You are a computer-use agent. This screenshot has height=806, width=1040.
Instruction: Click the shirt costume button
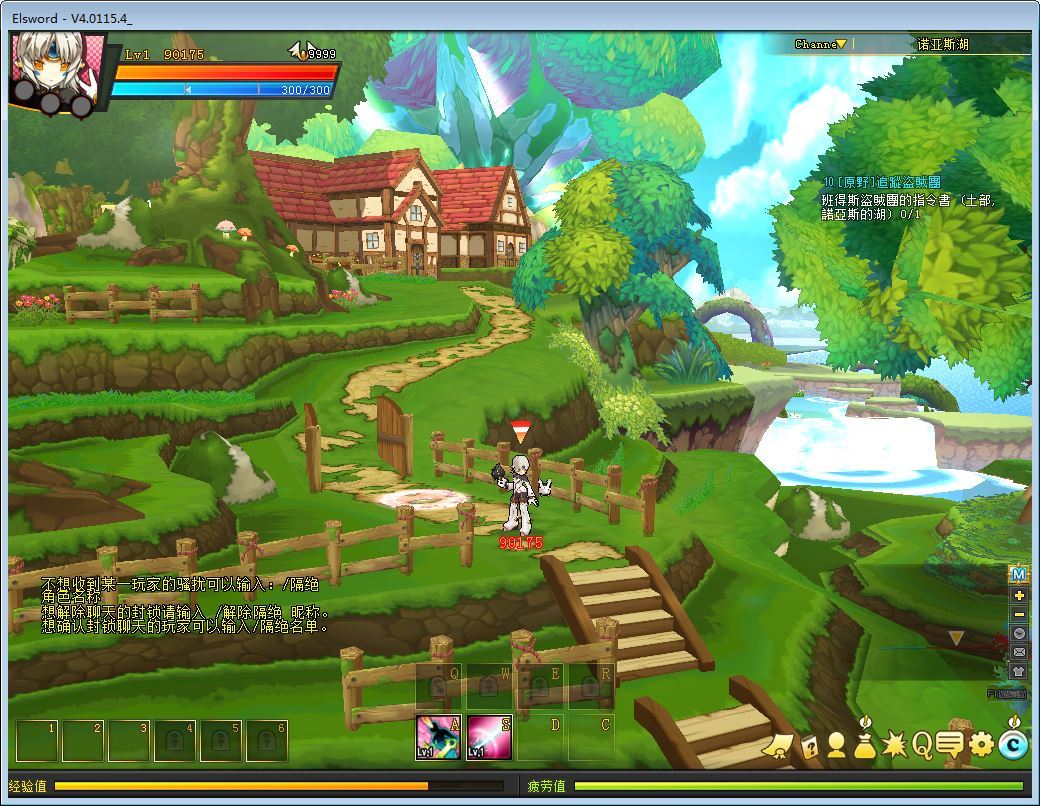(x=1019, y=671)
